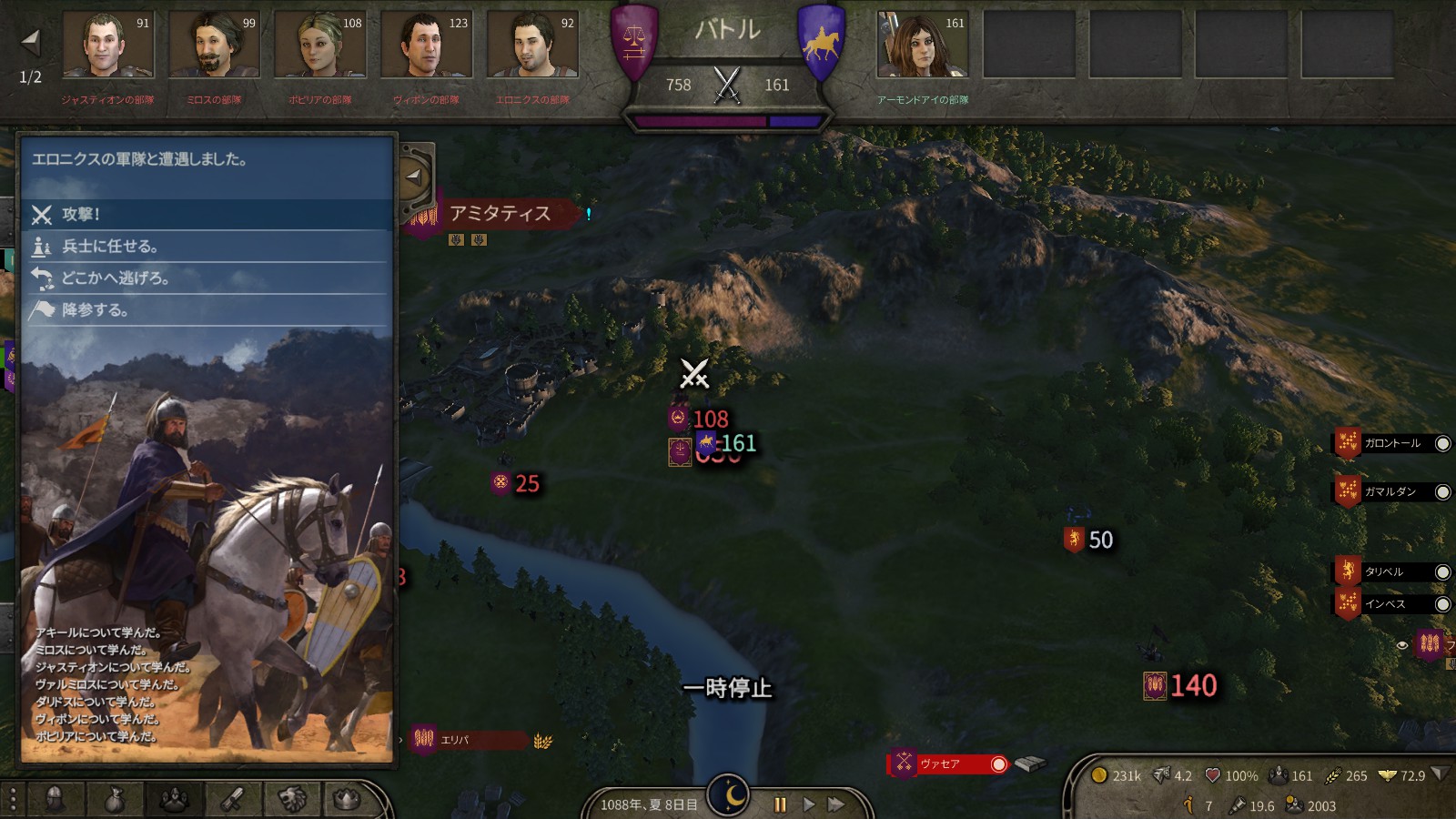
Task: Open the ポピリアの部隊 party portrait
Action: pyautogui.click(x=320, y=45)
